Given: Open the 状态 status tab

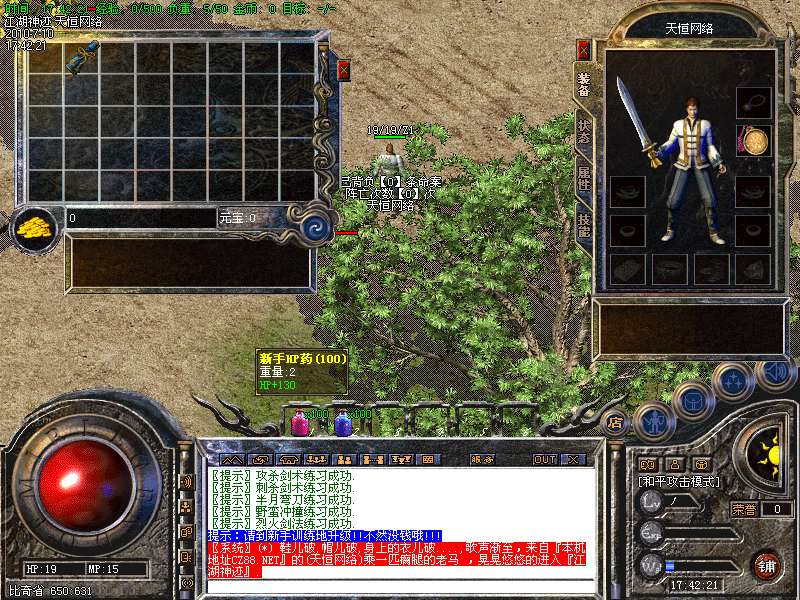Looking at the screenshot, I should point(583,133).
